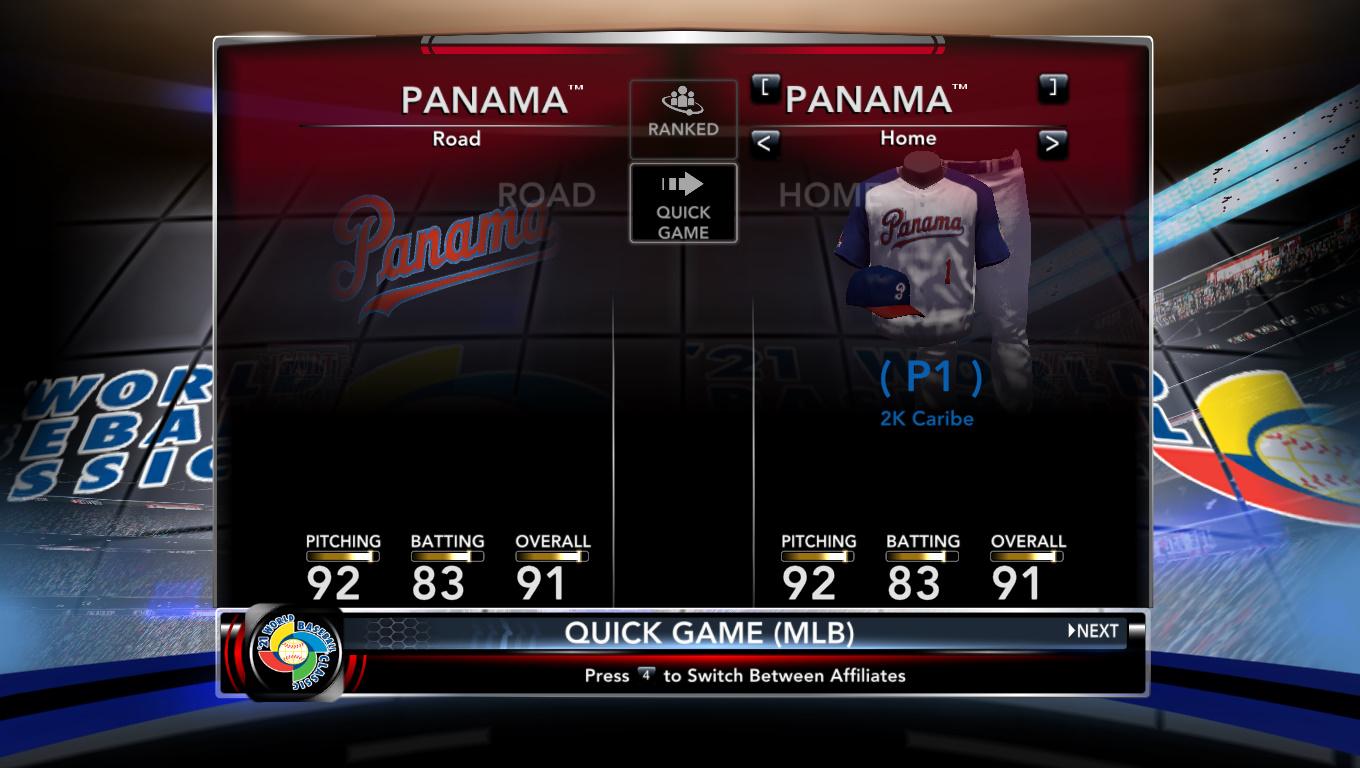The width and height of the screenshot is (1360, 768).
Task: Cycle home team with right arrow
Action: tap(1051, 143)
